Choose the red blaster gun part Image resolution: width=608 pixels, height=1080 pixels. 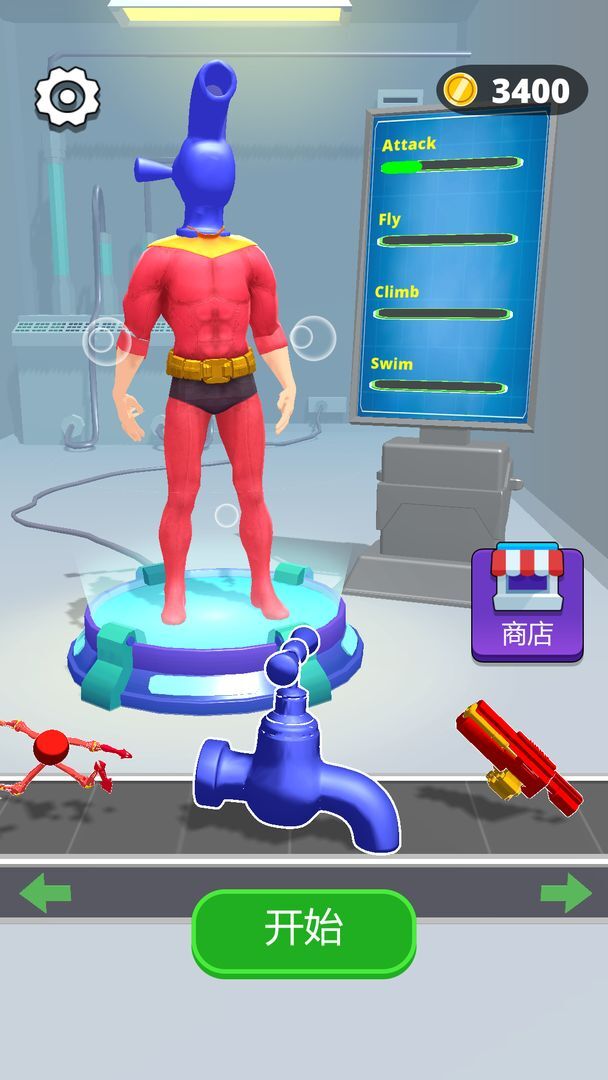pyautogui.click(x=518, y=755)
